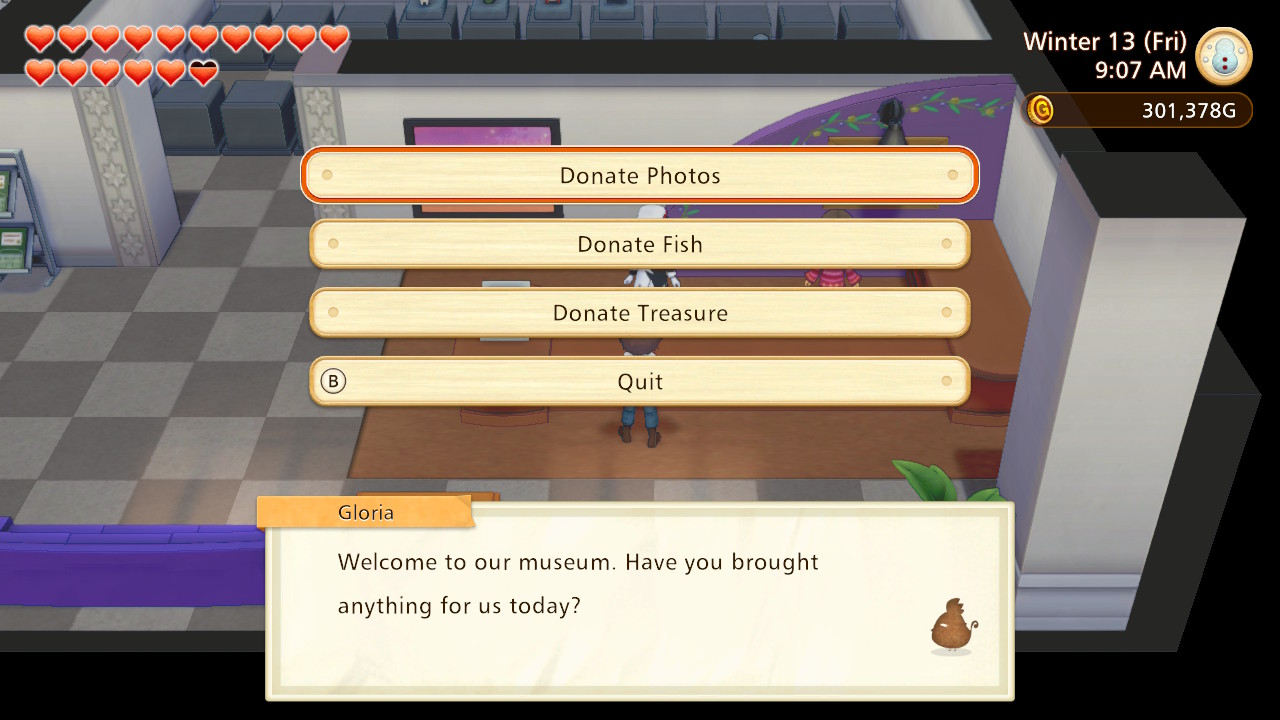Choose Donate Treasure from the menu

pyautogui.click(x=640, y=312)
